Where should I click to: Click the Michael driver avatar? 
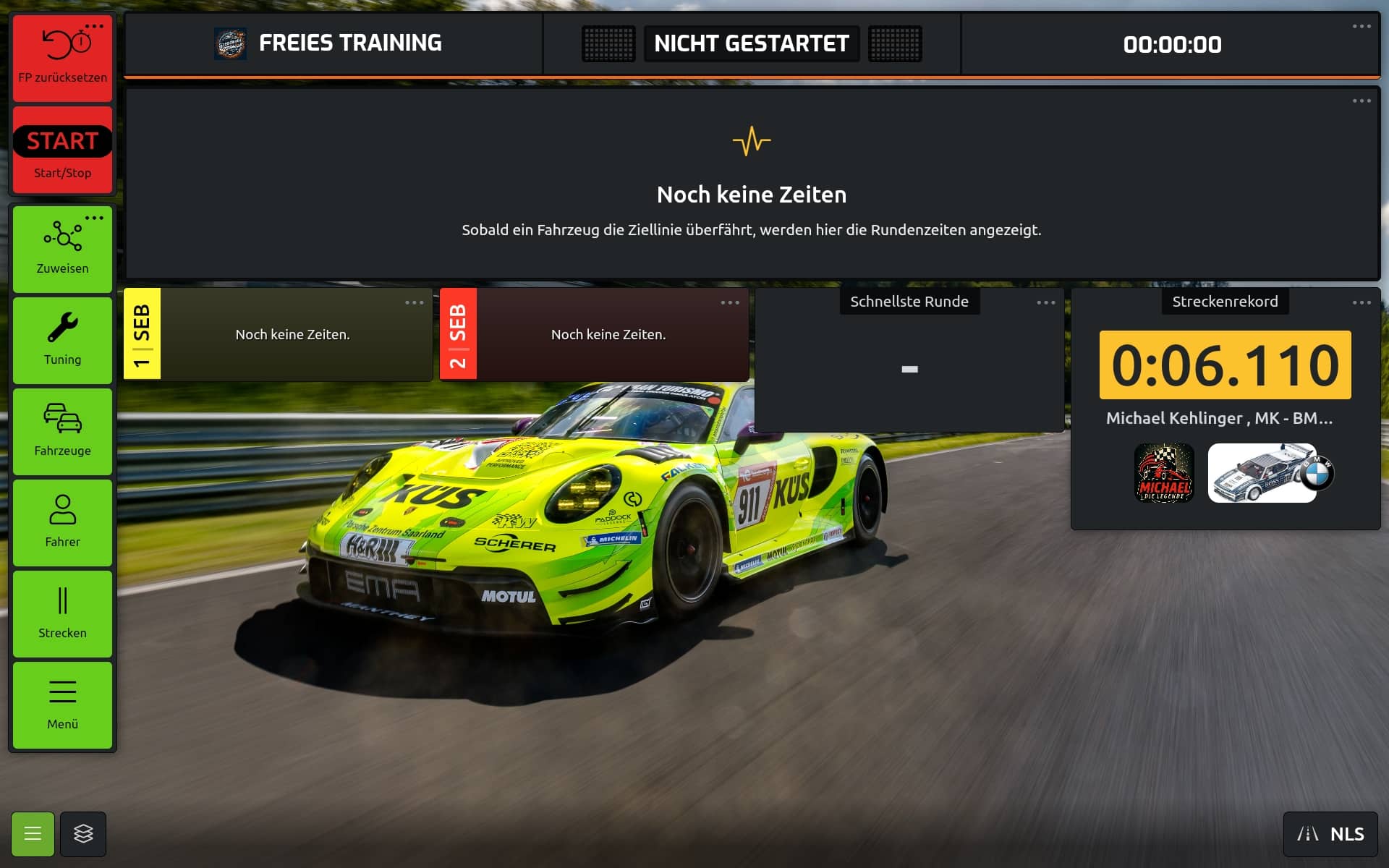[1163, 473]
